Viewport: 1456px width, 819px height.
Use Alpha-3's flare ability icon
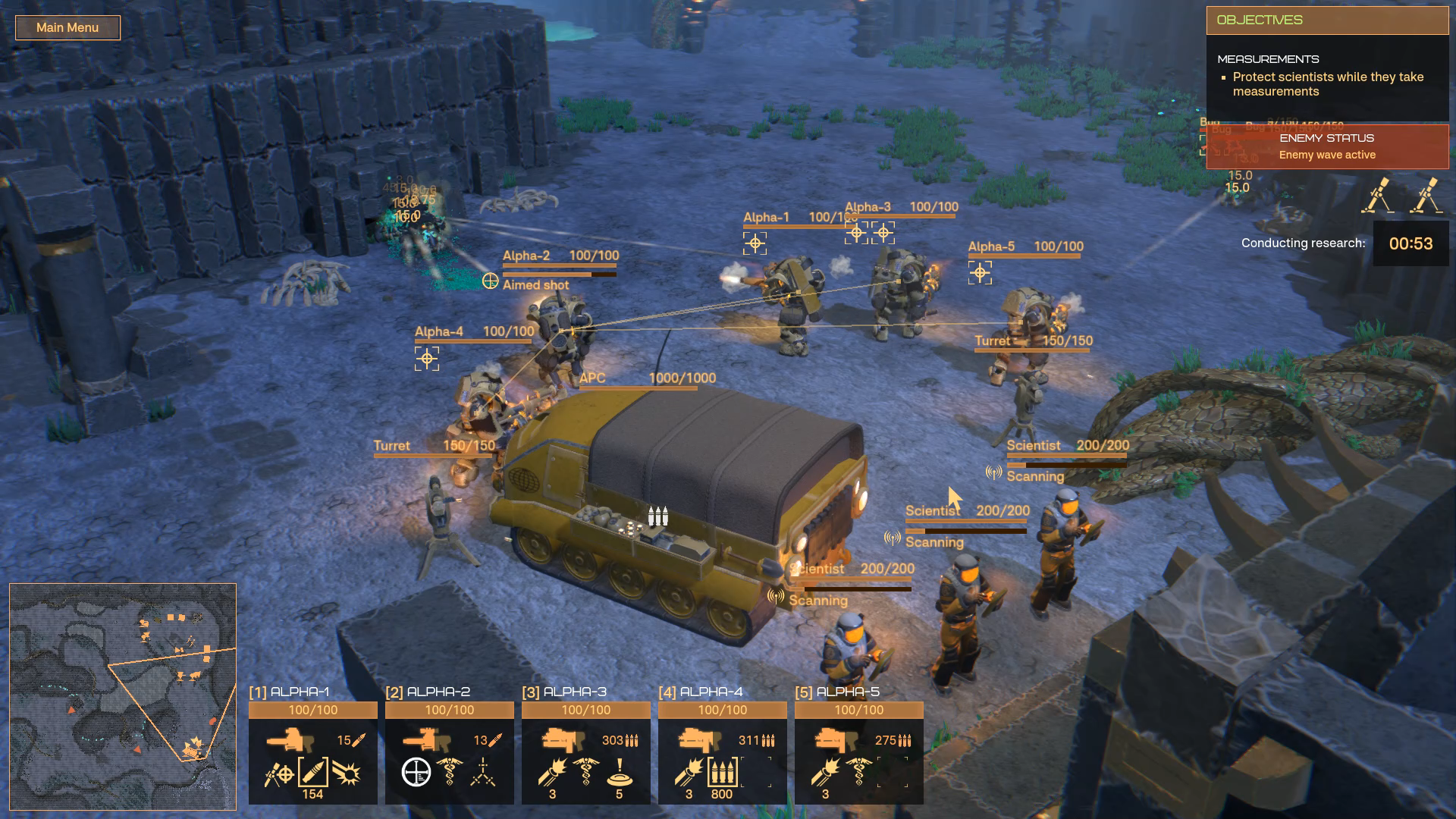553,773
